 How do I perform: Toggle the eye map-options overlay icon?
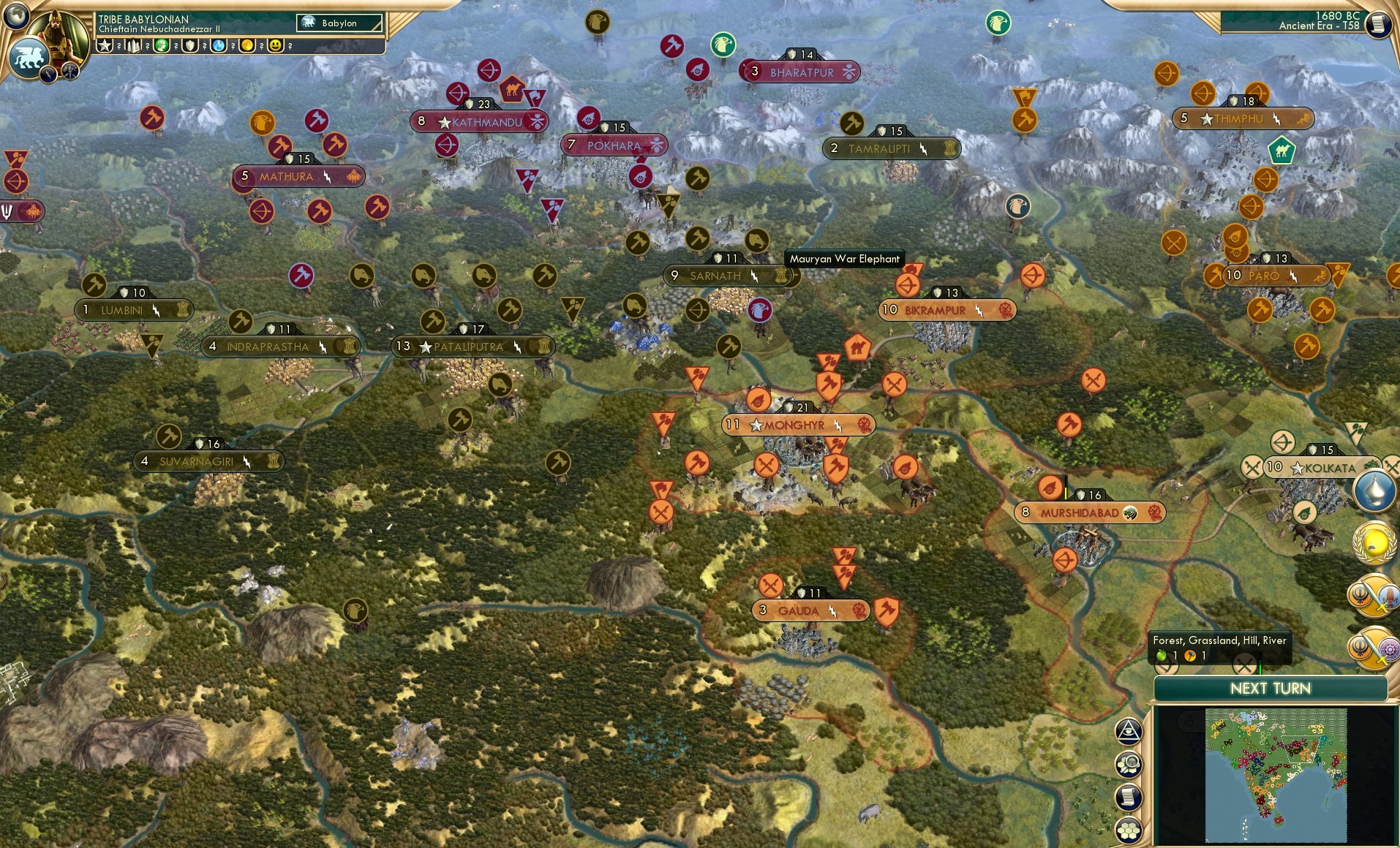(x=1130, y=730)
